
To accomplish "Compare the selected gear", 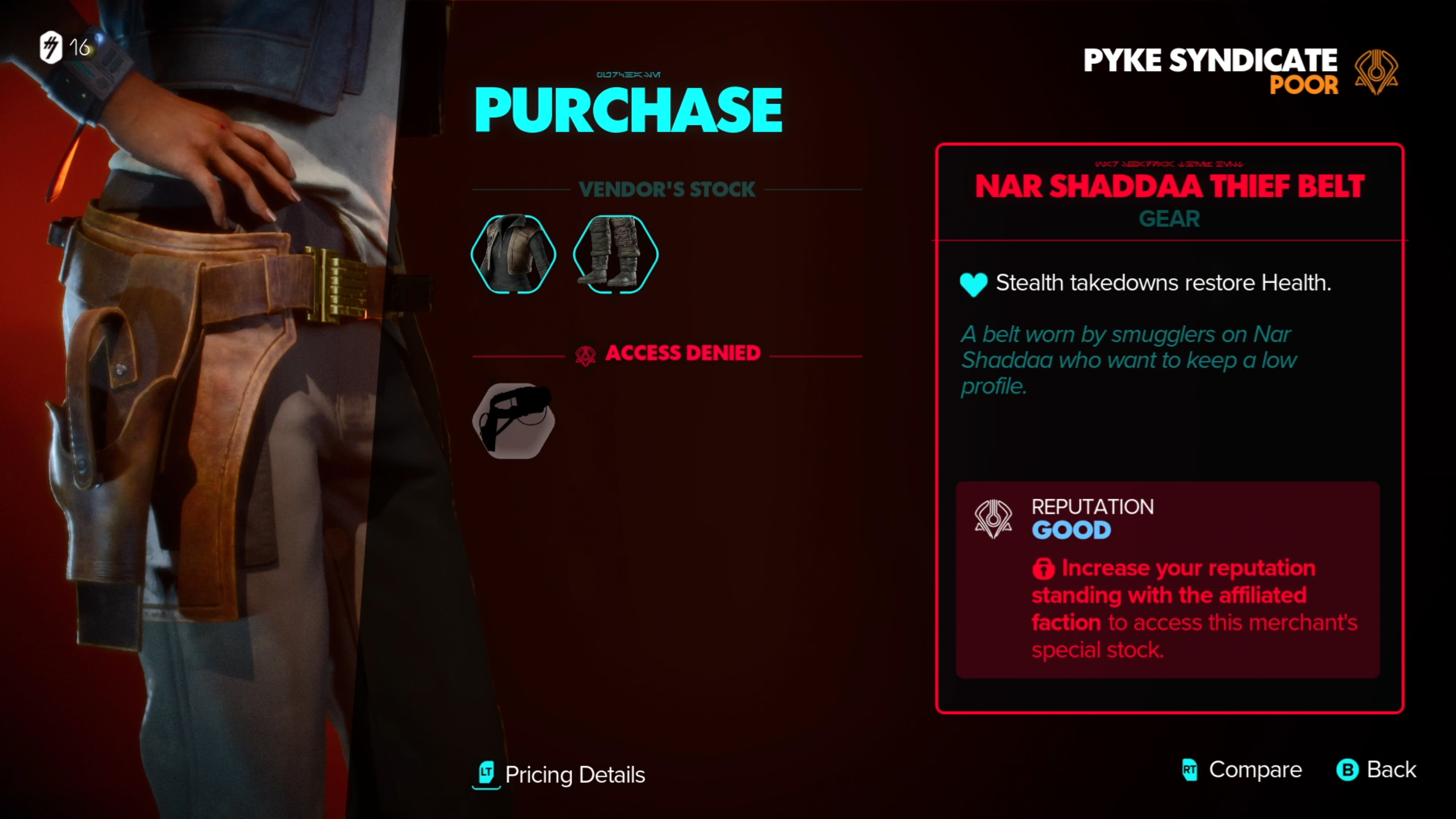I will coord(1242,770).
